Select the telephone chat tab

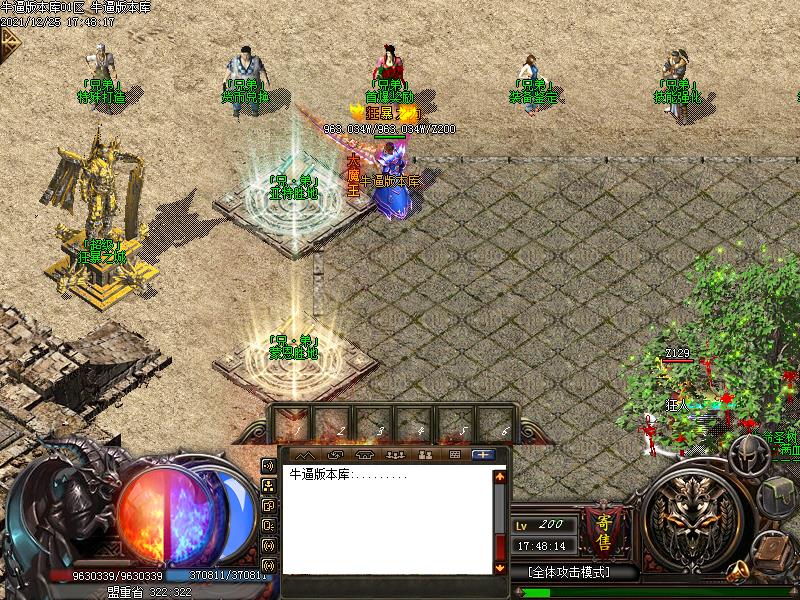click(x=364, y=455)
